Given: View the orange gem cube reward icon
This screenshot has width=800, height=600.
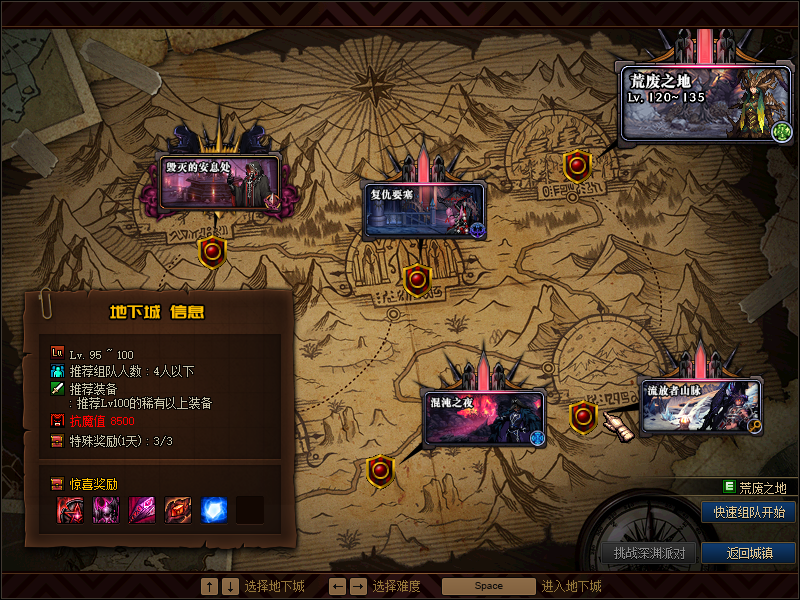Looking at the screenshot, I should (x=178, y=510).
